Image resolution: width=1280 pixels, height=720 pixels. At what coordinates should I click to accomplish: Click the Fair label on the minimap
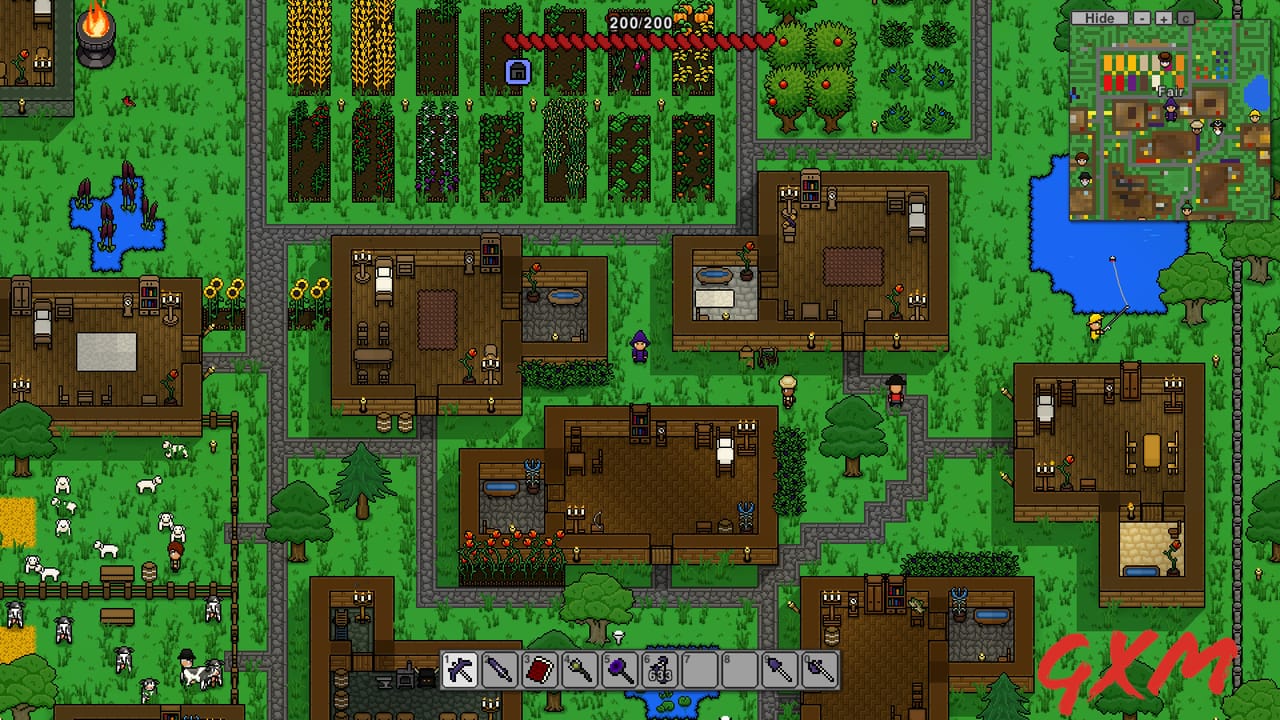click(x=1171, y=91)
